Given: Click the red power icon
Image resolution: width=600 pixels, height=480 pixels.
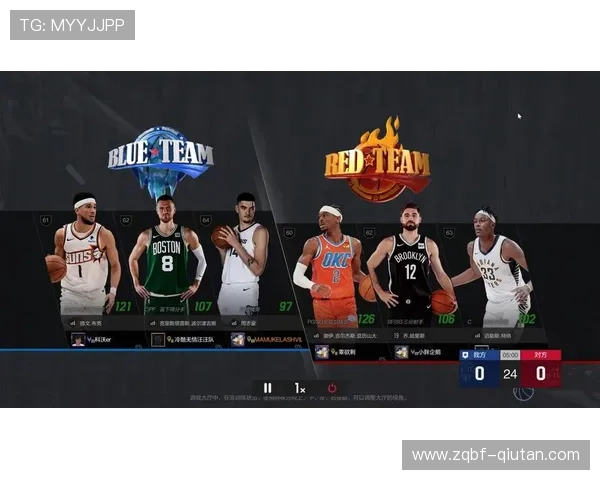Looking at the screenshot, I should tap(332, 388).
